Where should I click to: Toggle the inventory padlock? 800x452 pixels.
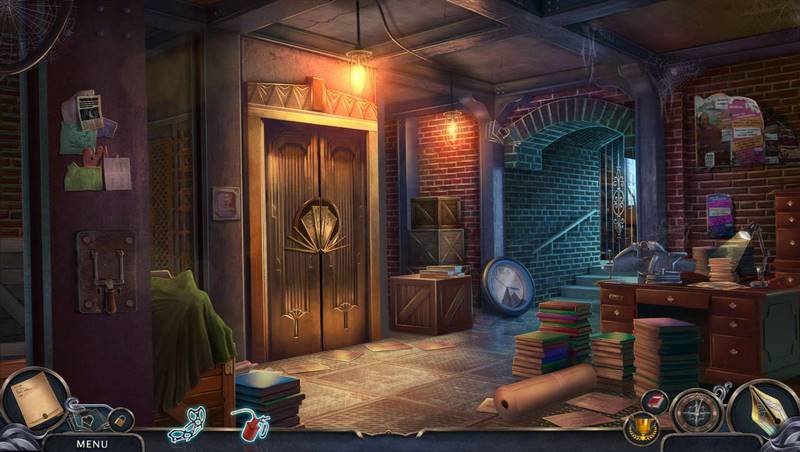coord(120,420)
